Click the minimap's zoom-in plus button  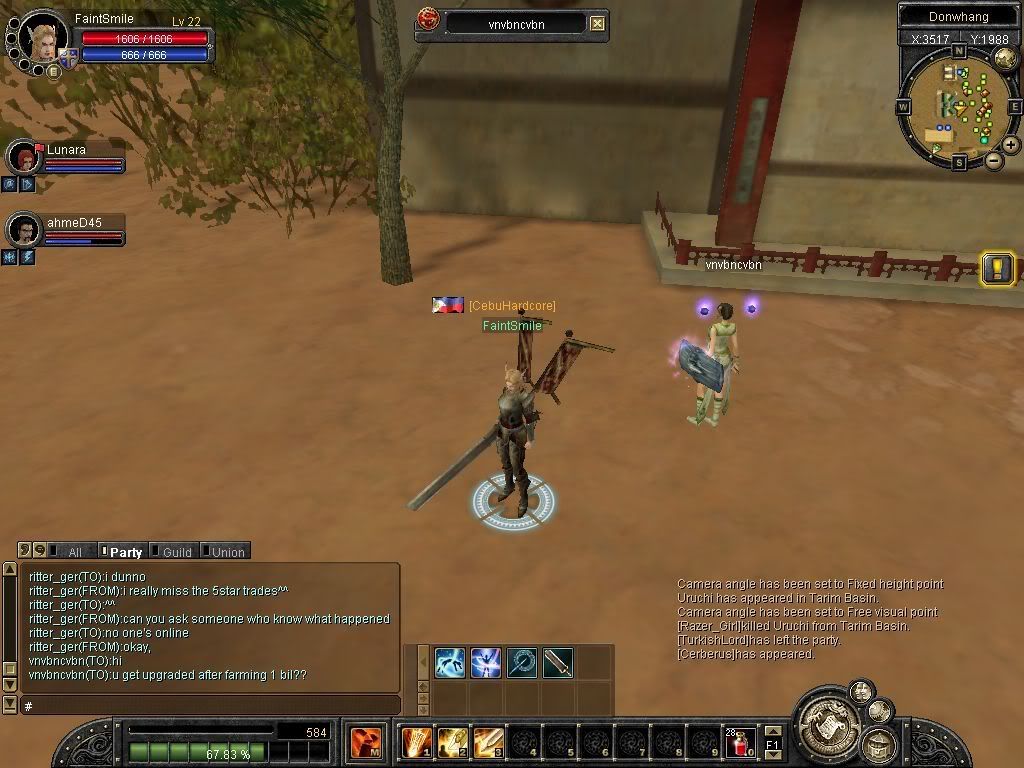pos(1011,145)
